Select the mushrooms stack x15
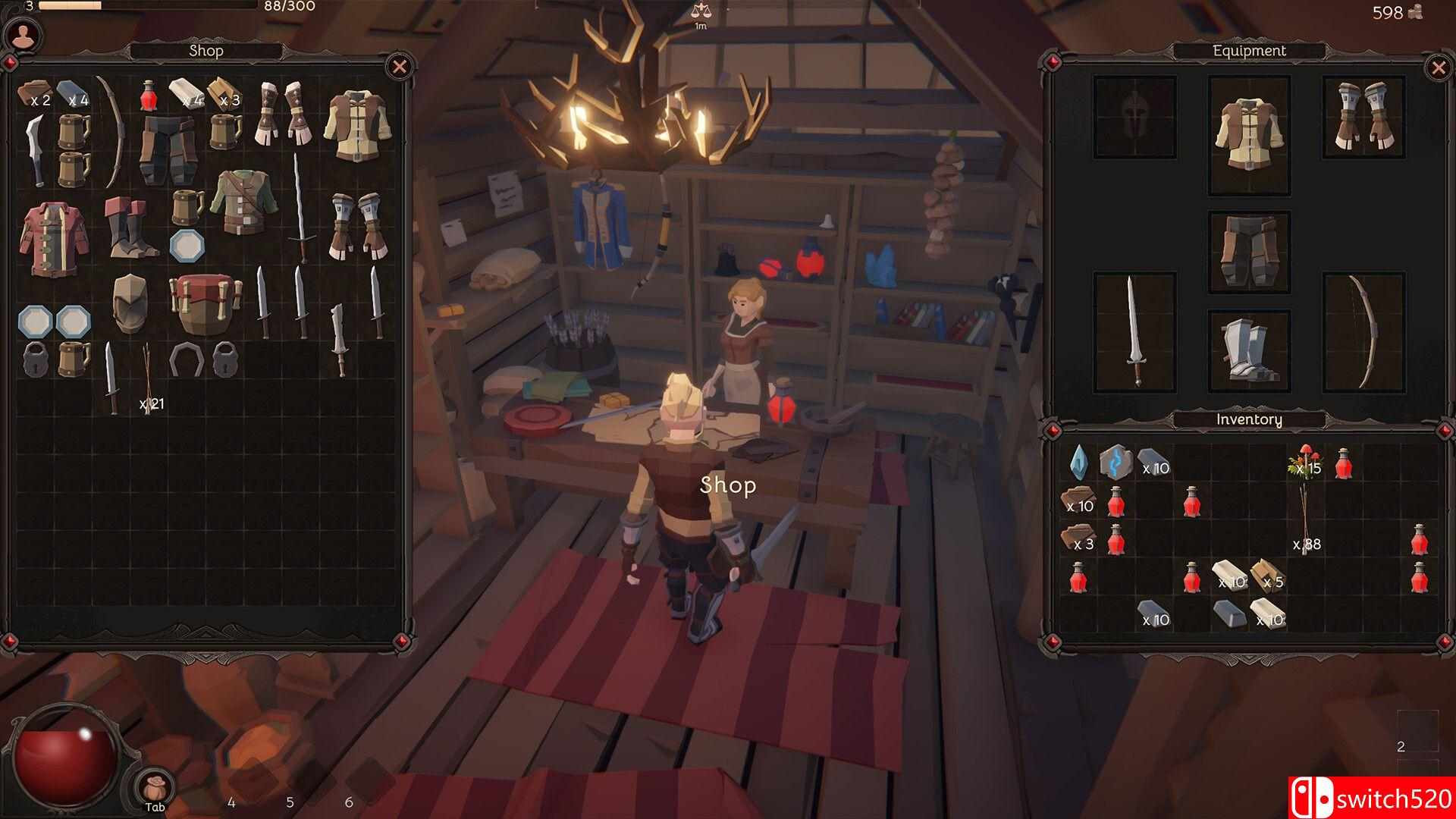 click(1304, 462)
